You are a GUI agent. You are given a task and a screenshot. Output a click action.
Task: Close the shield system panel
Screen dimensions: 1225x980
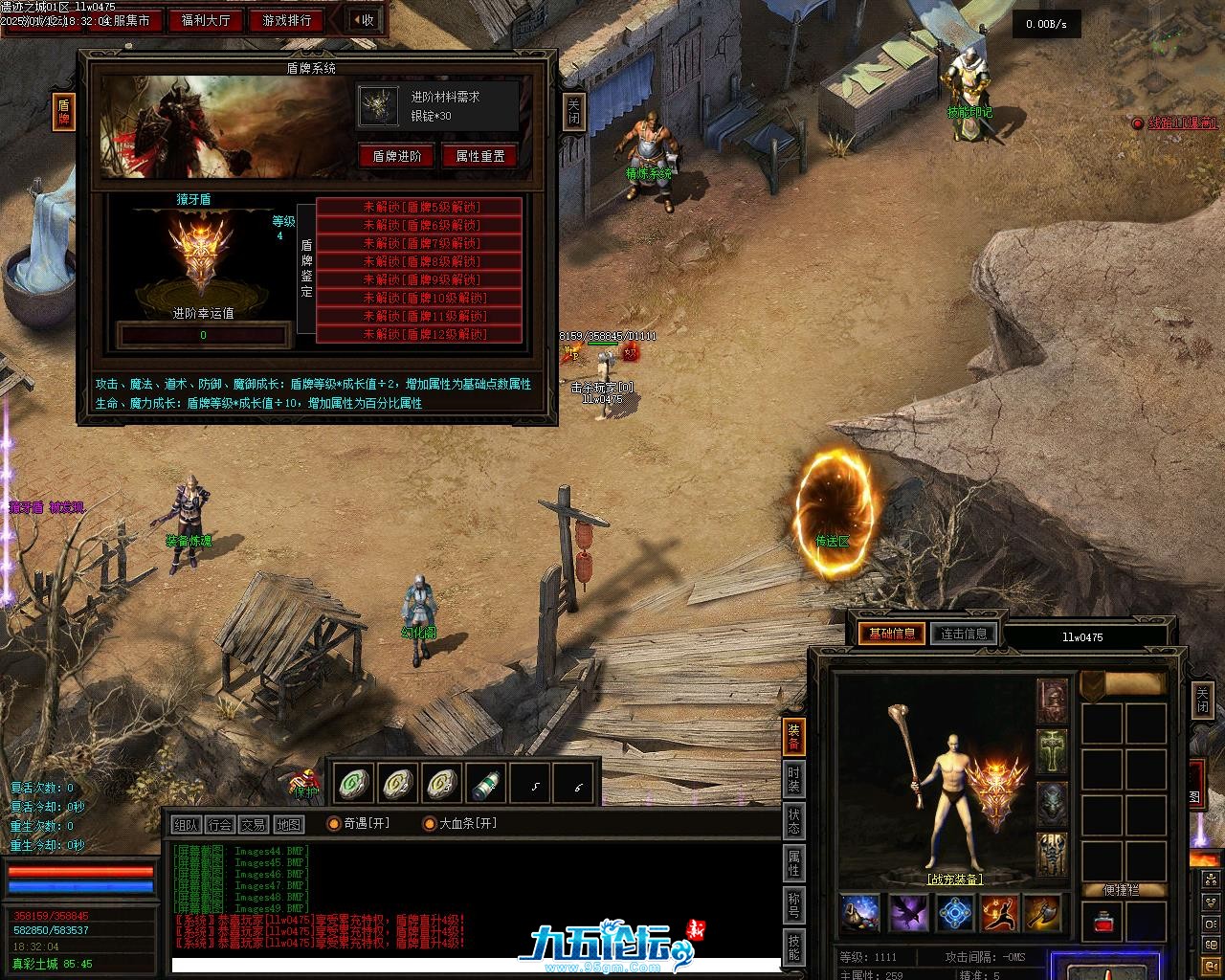573,112
